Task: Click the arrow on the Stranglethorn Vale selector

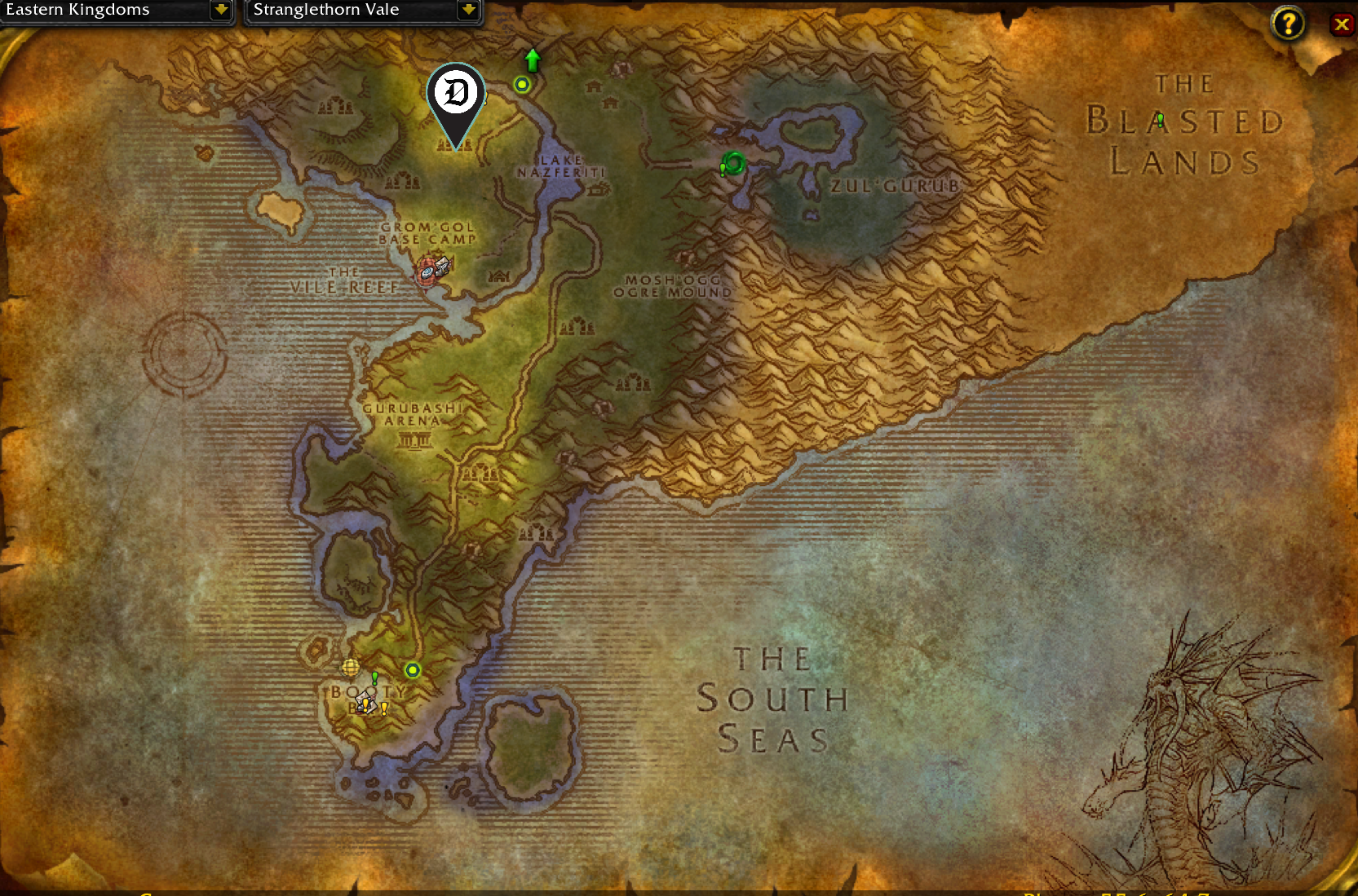Action: [x=468, y=11]
